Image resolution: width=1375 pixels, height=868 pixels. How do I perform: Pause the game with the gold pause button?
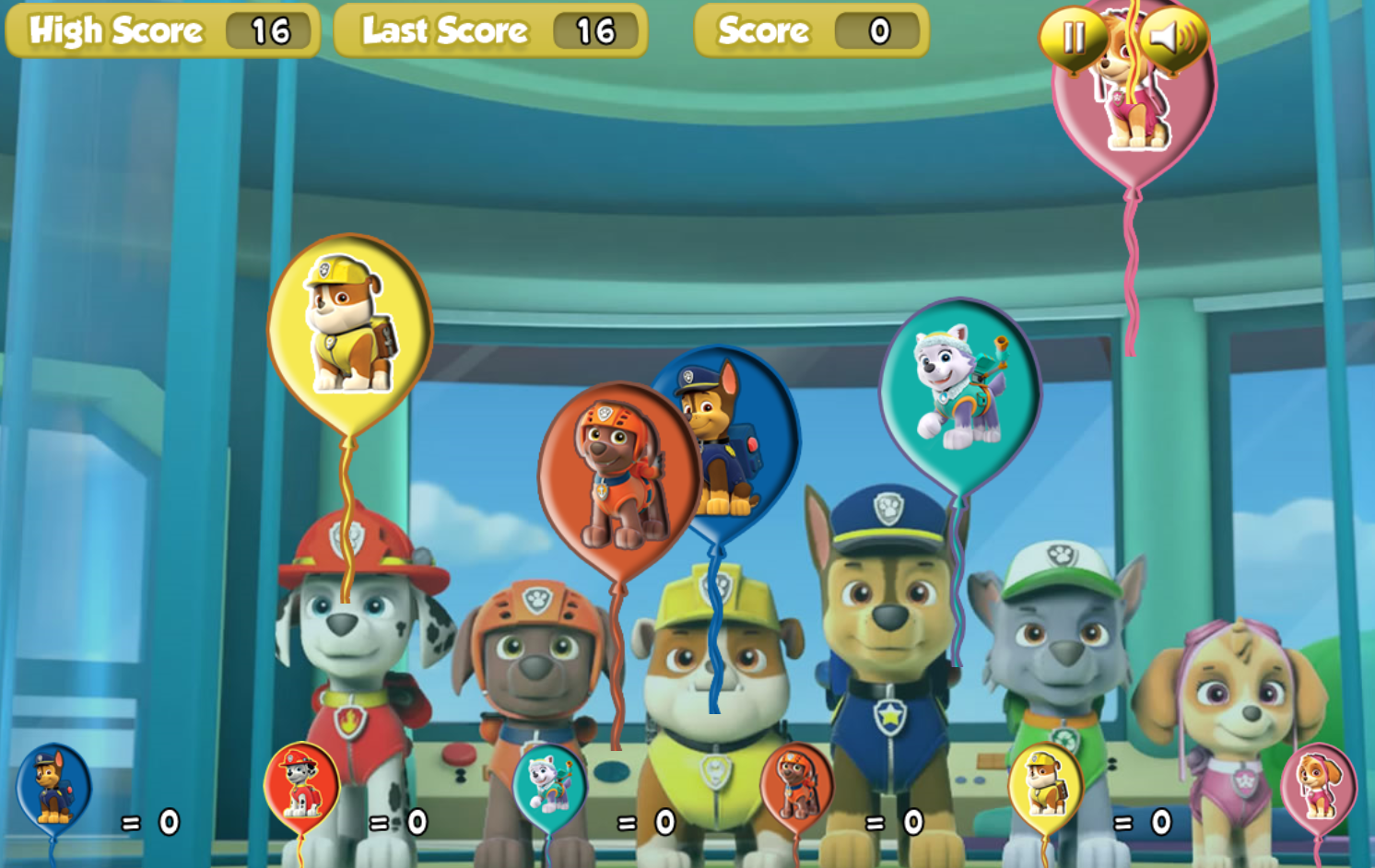click(x=1073, y=38)
